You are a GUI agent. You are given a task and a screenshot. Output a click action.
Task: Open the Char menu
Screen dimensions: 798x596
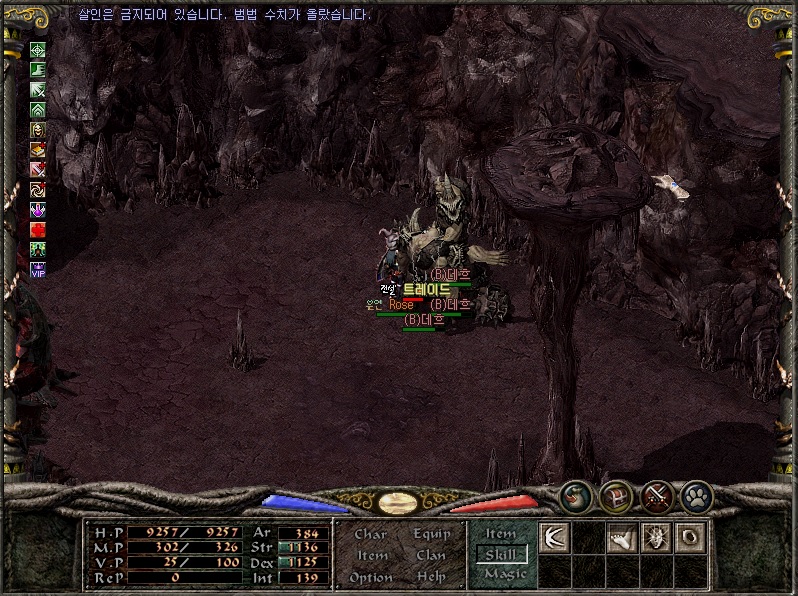pyautogui.click(x=370, y=534)
